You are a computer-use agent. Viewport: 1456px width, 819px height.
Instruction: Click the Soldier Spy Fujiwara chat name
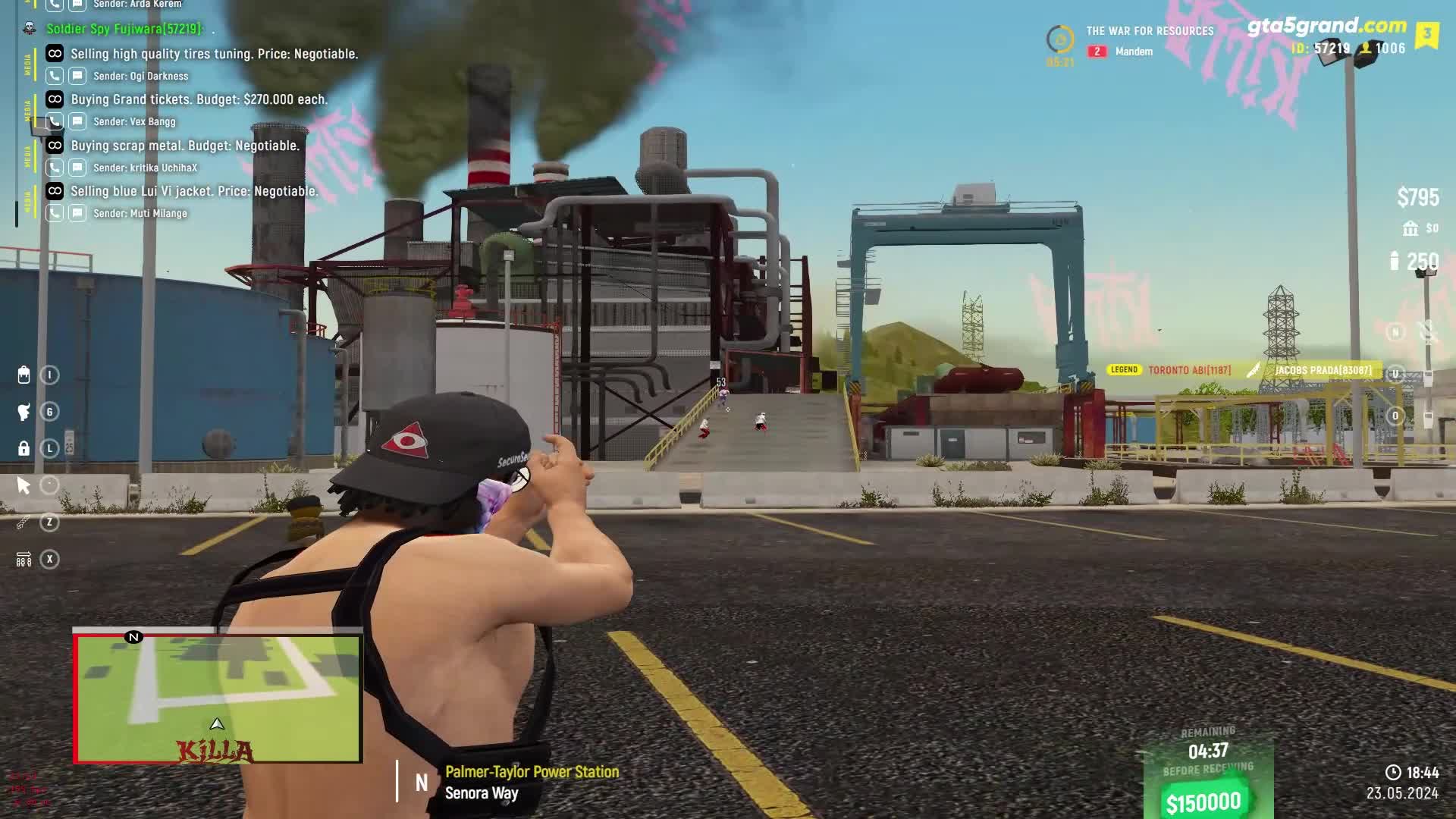click(x=124, y=29)
